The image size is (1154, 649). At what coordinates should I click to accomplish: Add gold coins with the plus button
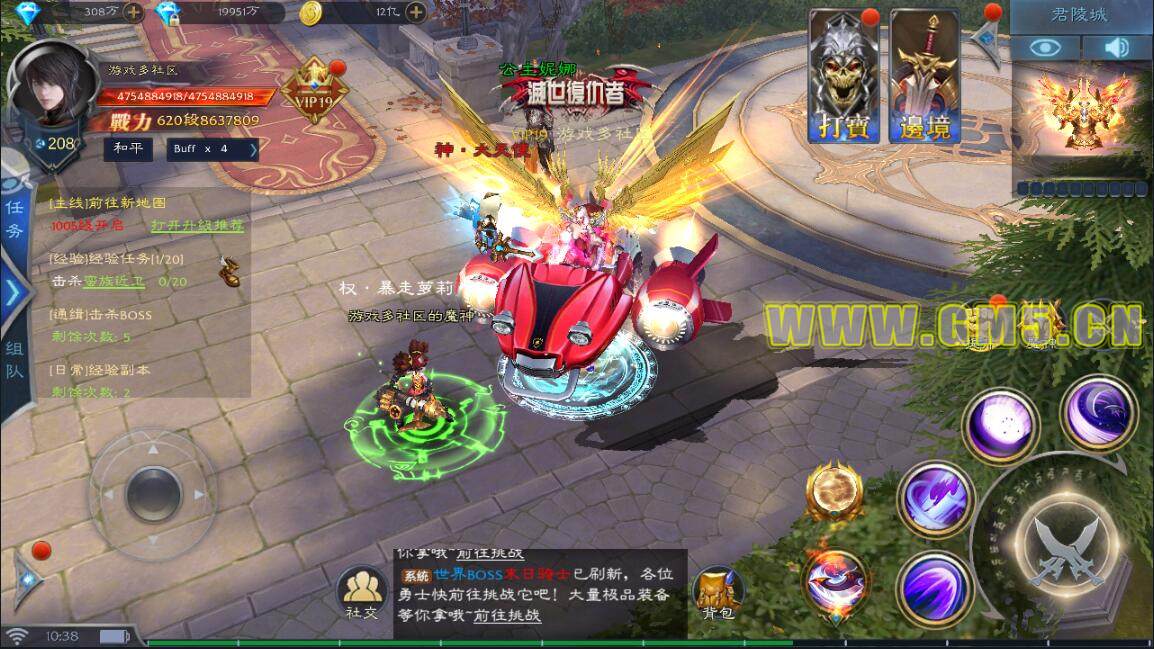[415, 13]
